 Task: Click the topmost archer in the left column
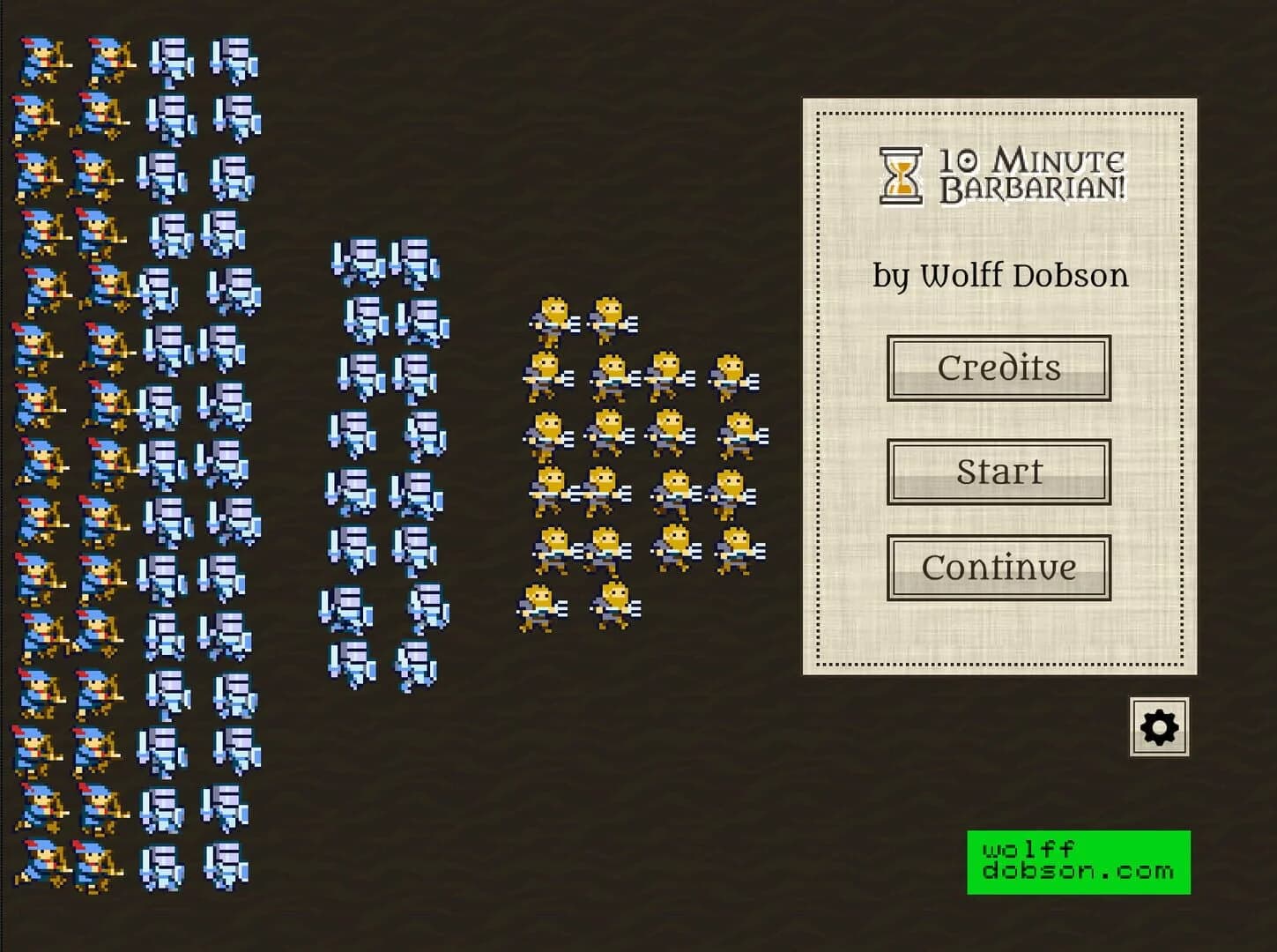click(40, 57)
